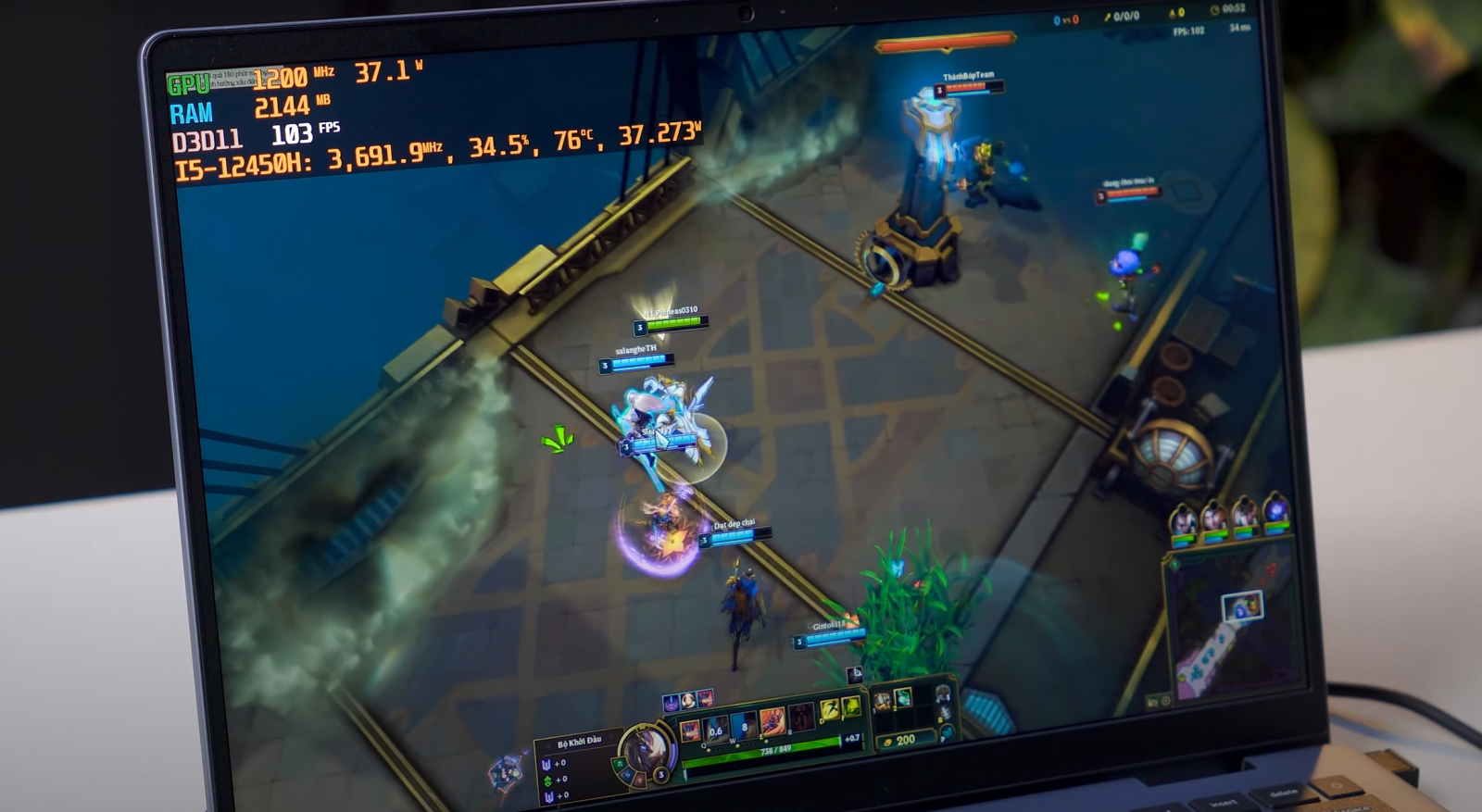Viewport: 1482px width, 812px height.
Task: Use the item in inventory slot 1
Action: pyautogui.click(x=883, y=700)
